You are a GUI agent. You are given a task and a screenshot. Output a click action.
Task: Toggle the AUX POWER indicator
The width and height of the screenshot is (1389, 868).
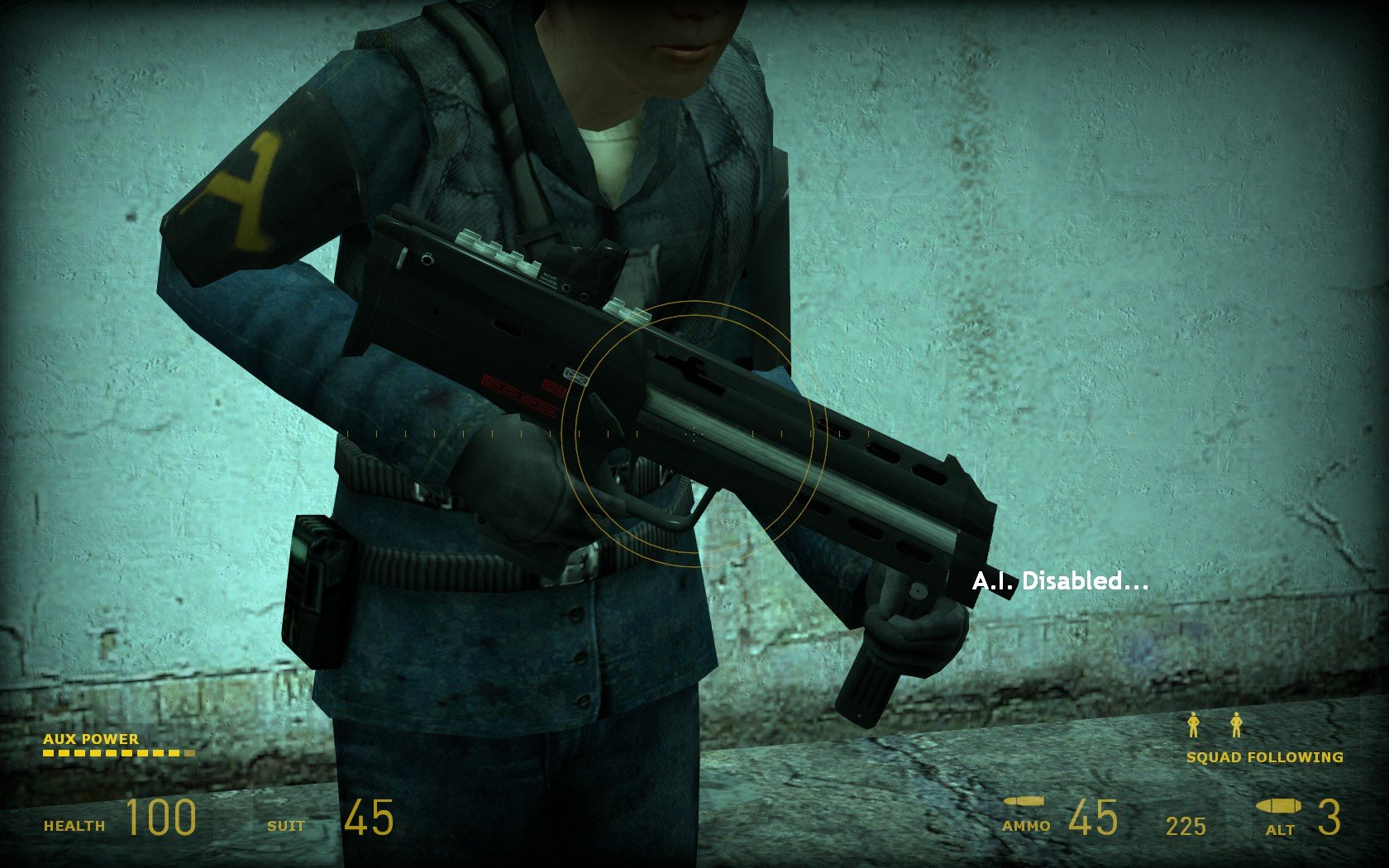(93, 739)
